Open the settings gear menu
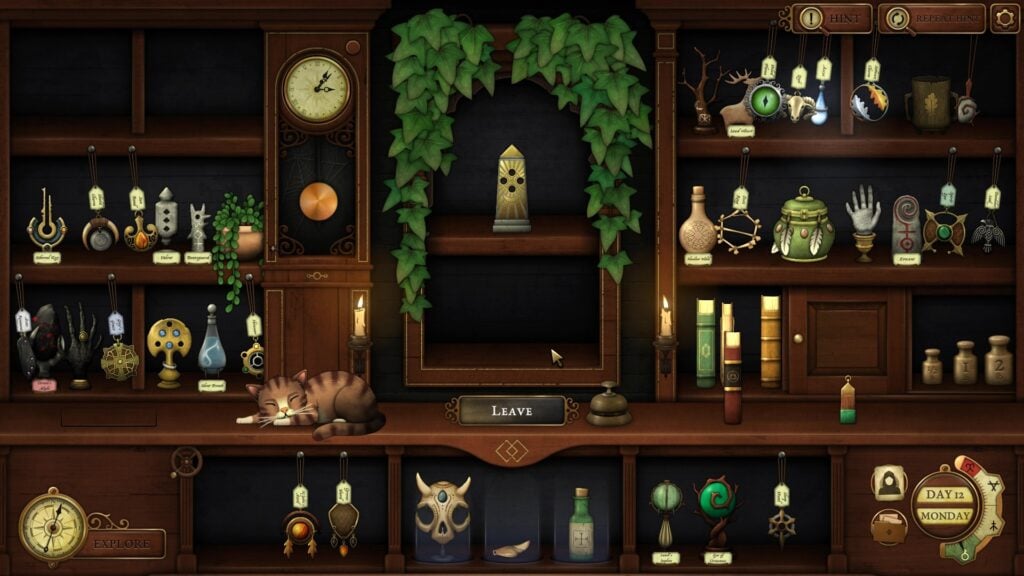This screenshot has height=576, width=1024. click(x=1004, y=18)
